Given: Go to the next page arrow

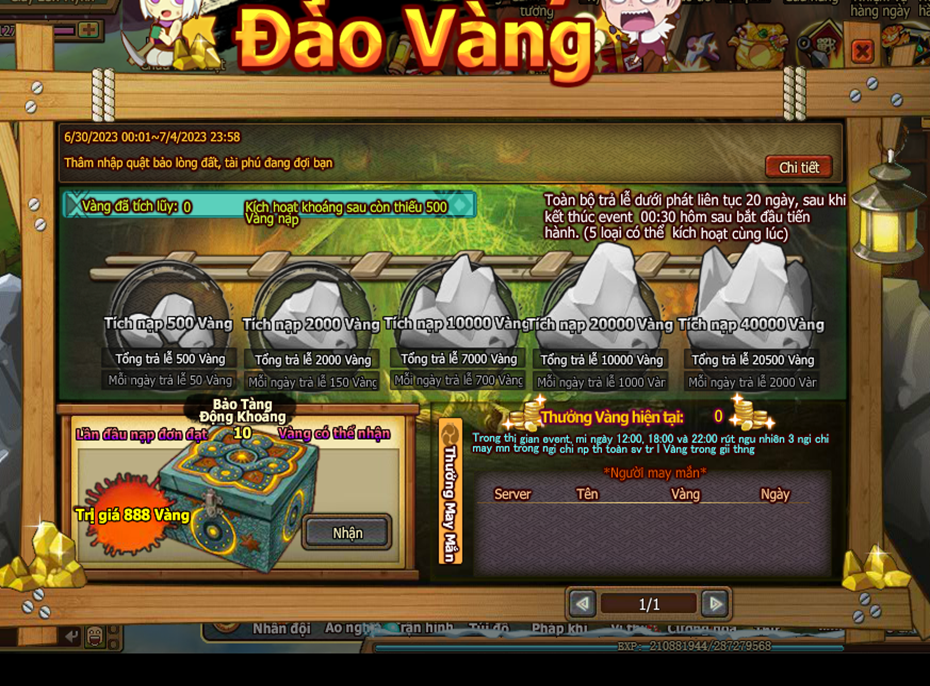Looking at the screenshot, I should click(715, 603).
